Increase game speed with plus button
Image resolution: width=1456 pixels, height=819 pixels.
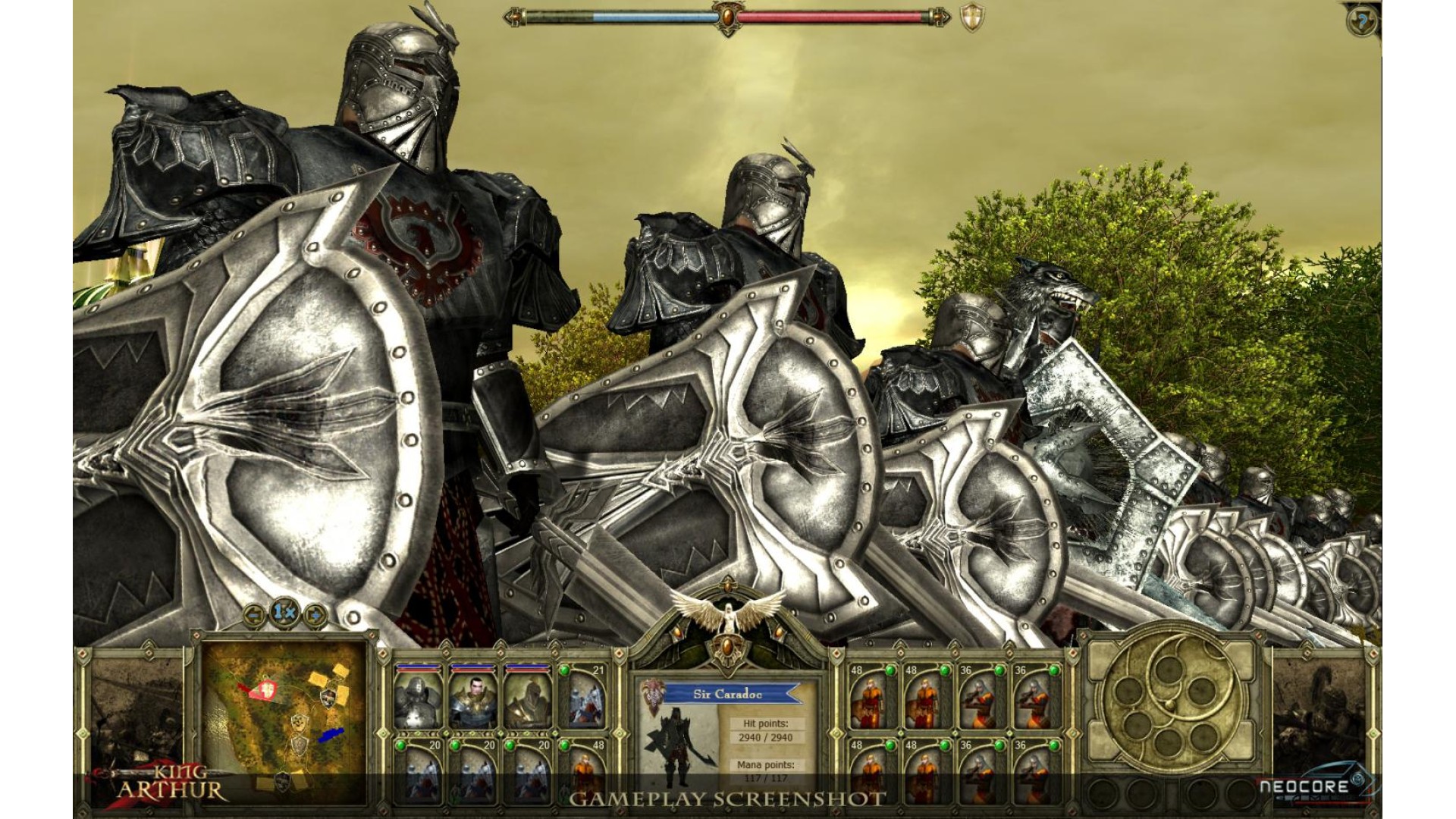315,613
